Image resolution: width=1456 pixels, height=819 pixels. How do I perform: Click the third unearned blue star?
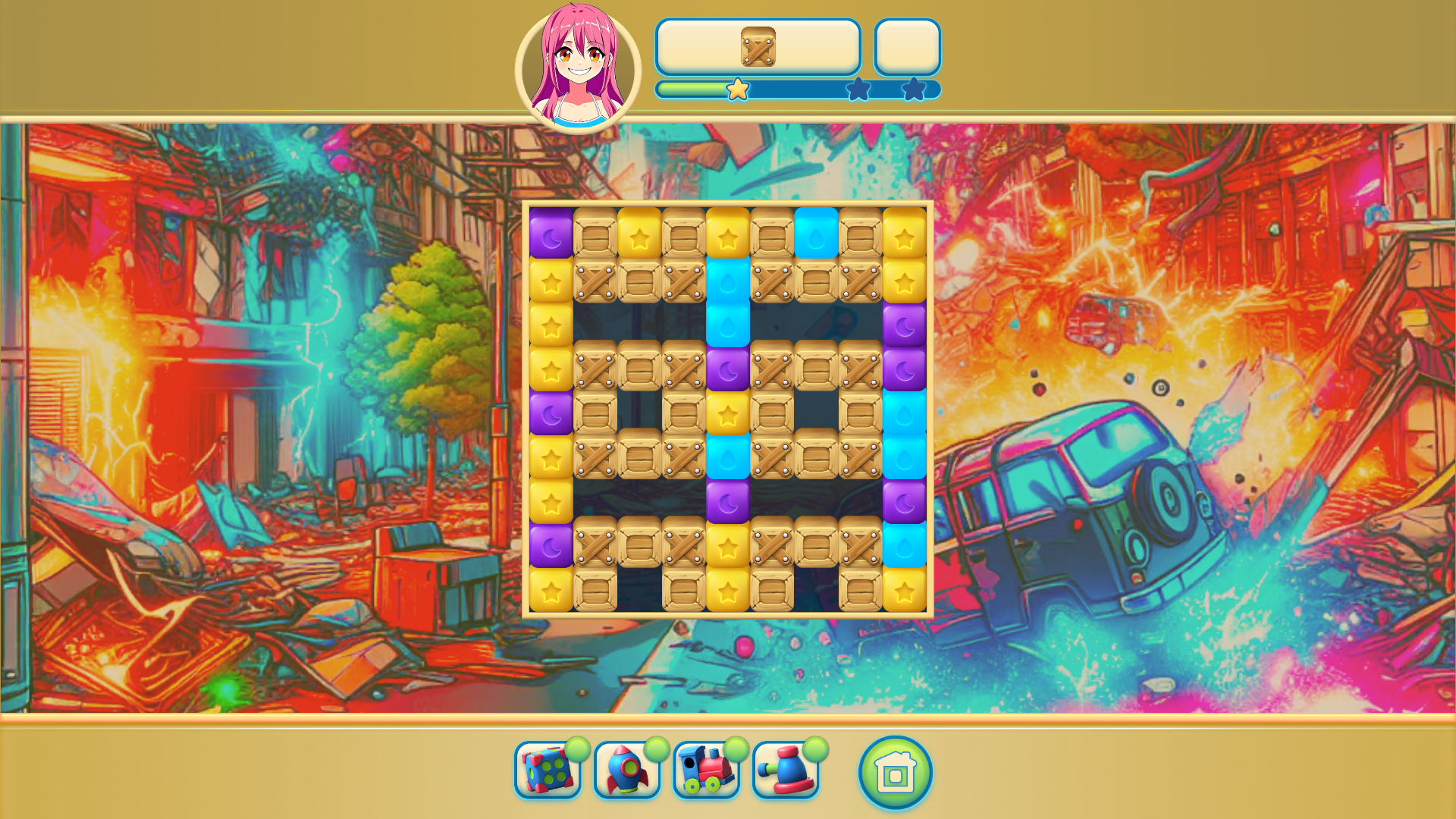click(914, 89)
